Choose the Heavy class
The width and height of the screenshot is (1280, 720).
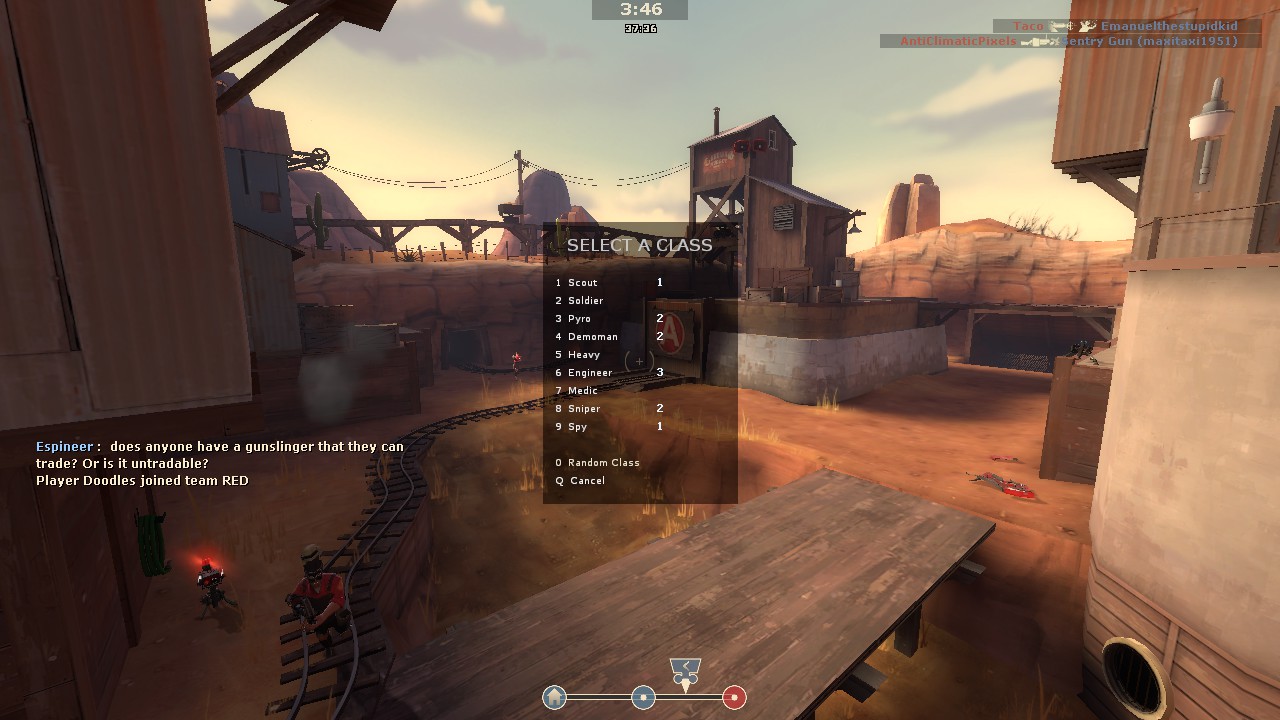coord(584,355)
